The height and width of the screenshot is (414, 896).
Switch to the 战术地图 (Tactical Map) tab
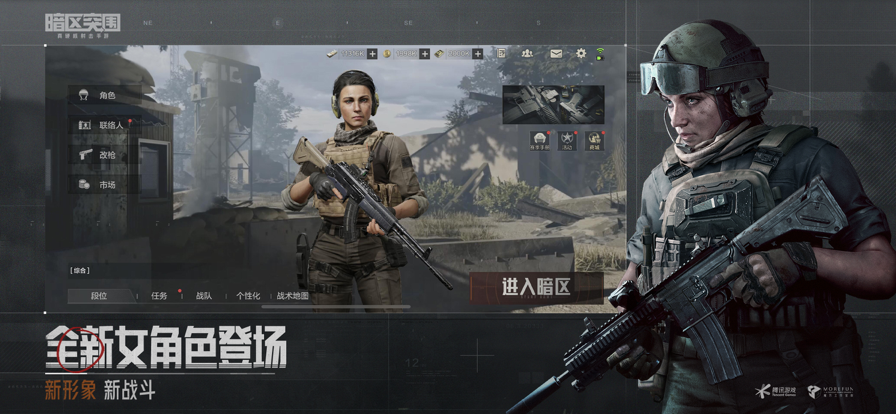click(x=292, y=296)
